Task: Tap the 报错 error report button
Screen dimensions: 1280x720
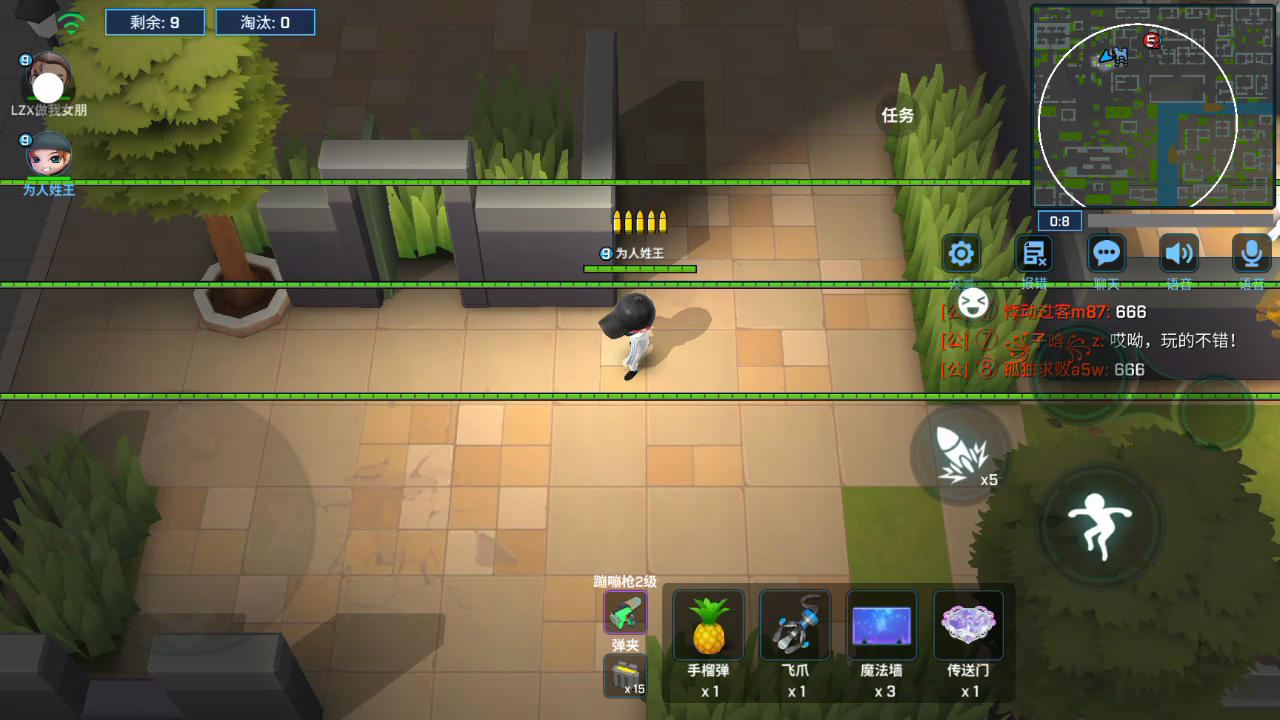Action: 1034,253
